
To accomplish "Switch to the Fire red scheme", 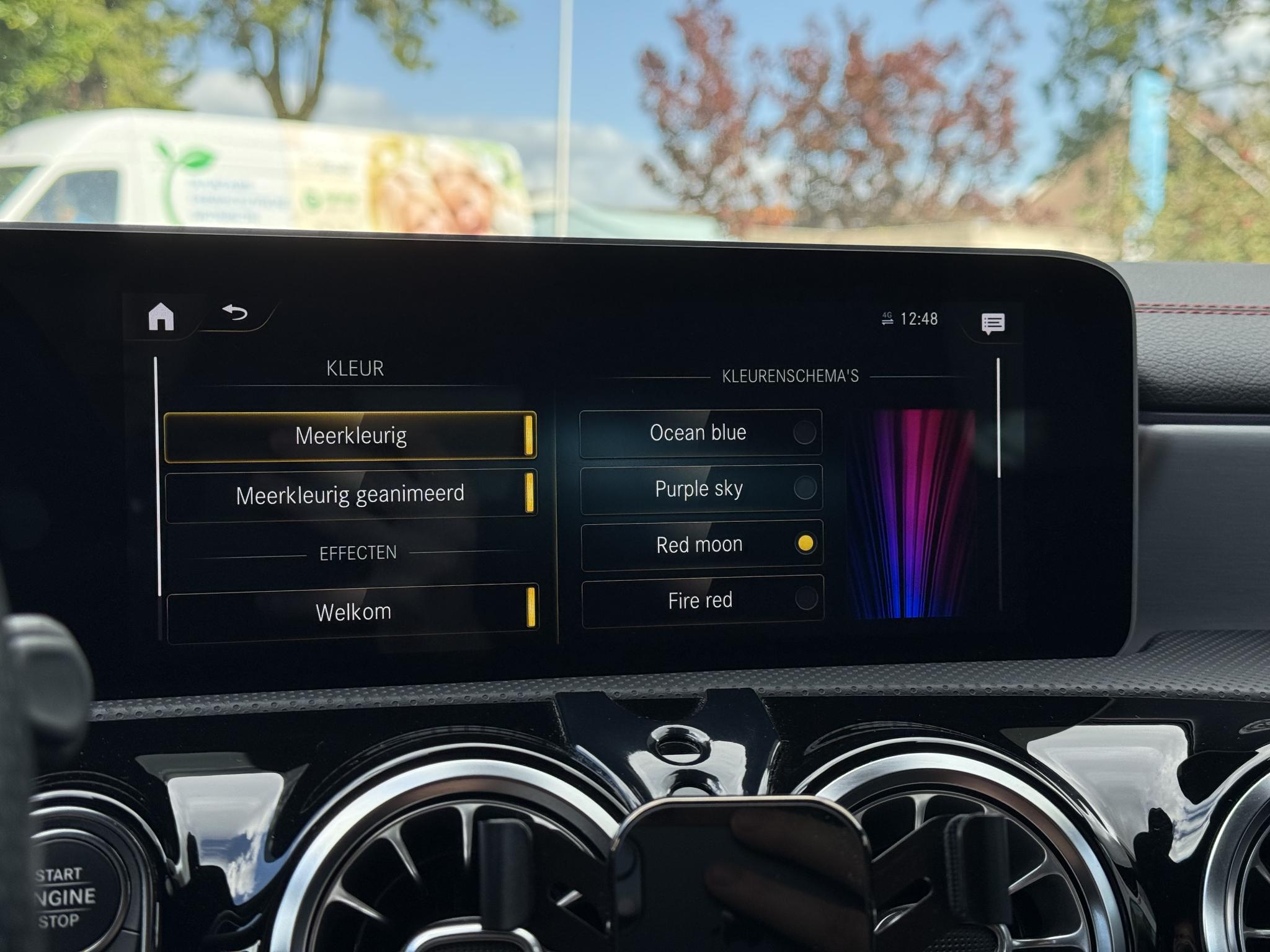I will pyautogui.click(x=702, y=601).
